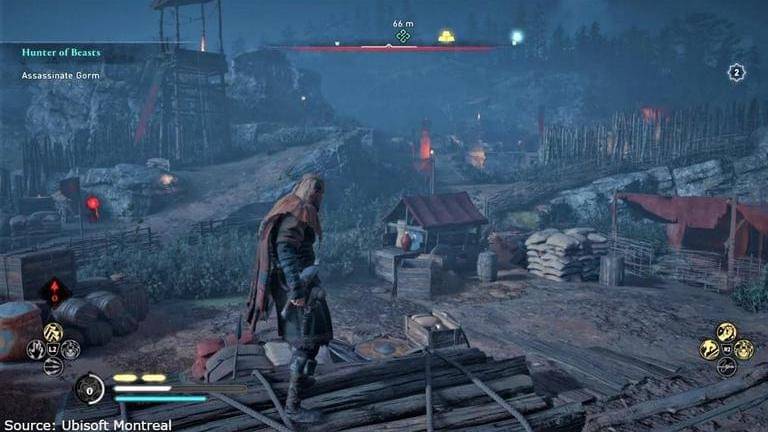Trigger the right-side ability of the left wheel
This screenshot has height=432, width=768.
[71, 349]
